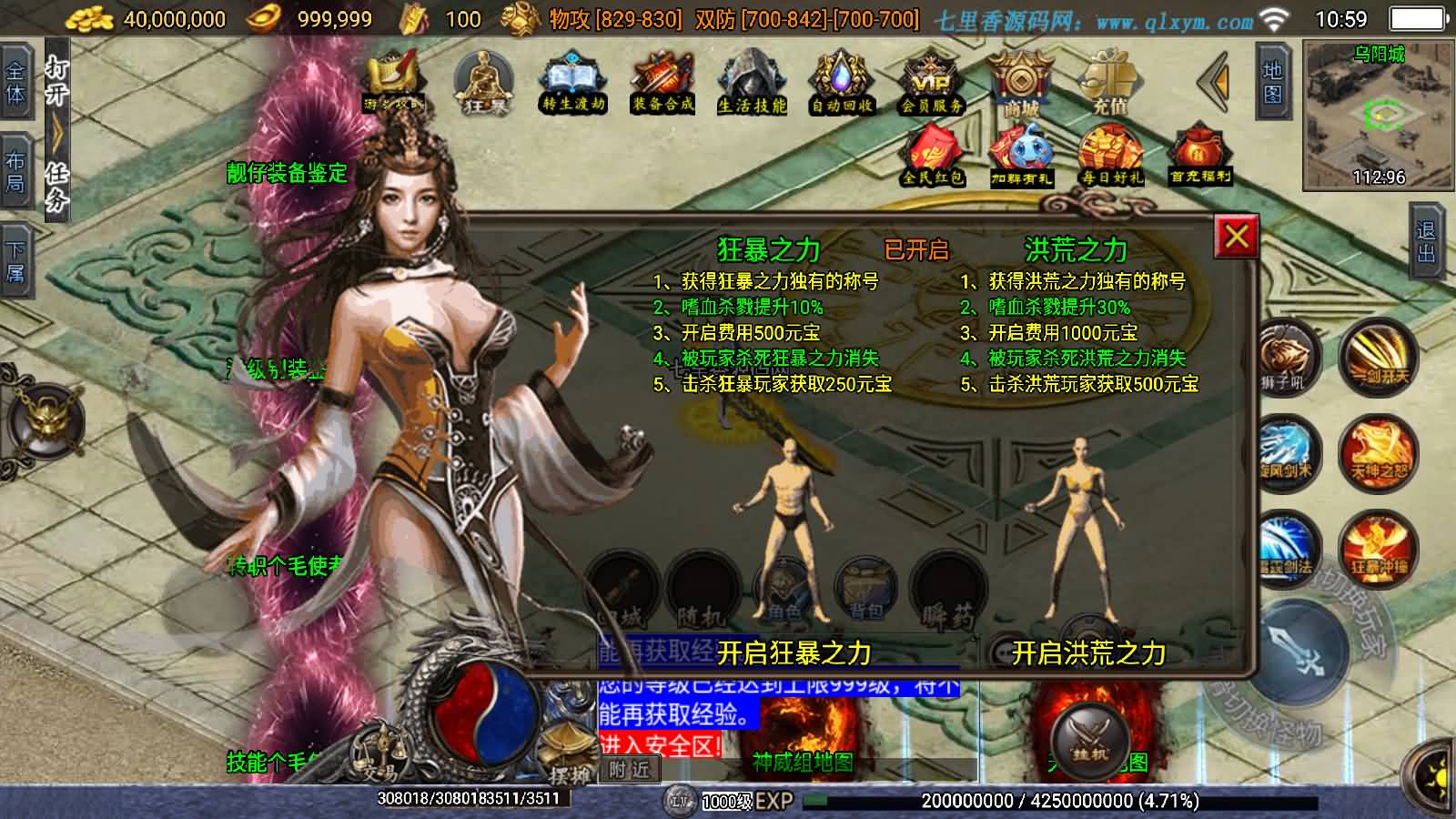Image resolution: width=1456 pixels, height=819 pixels.
Task: Select the 一剑开天 skill icon
Action: (1380, 359)
